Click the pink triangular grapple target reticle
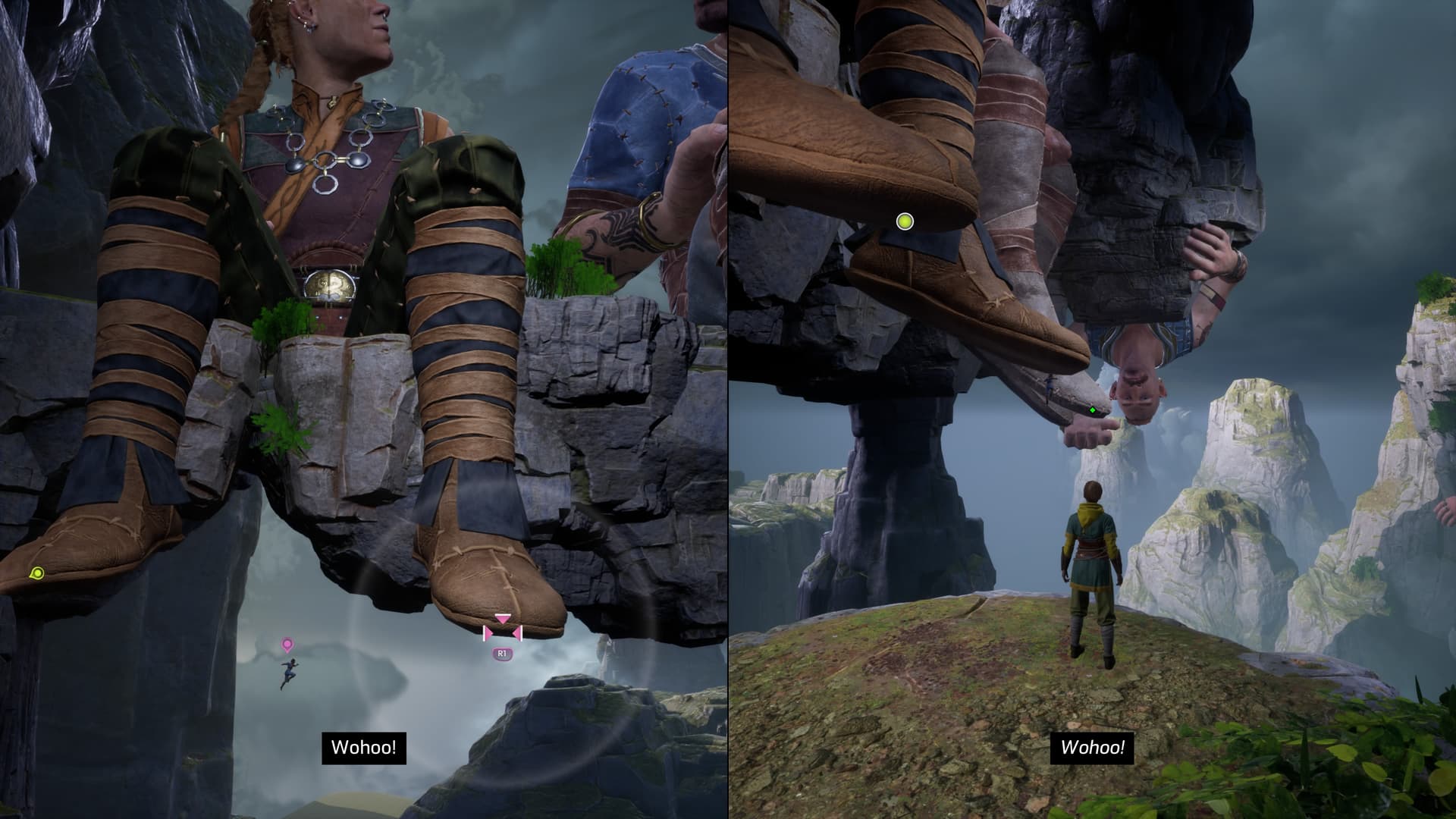This screenshot has height=819, width=1456. (x=503, y=628)
